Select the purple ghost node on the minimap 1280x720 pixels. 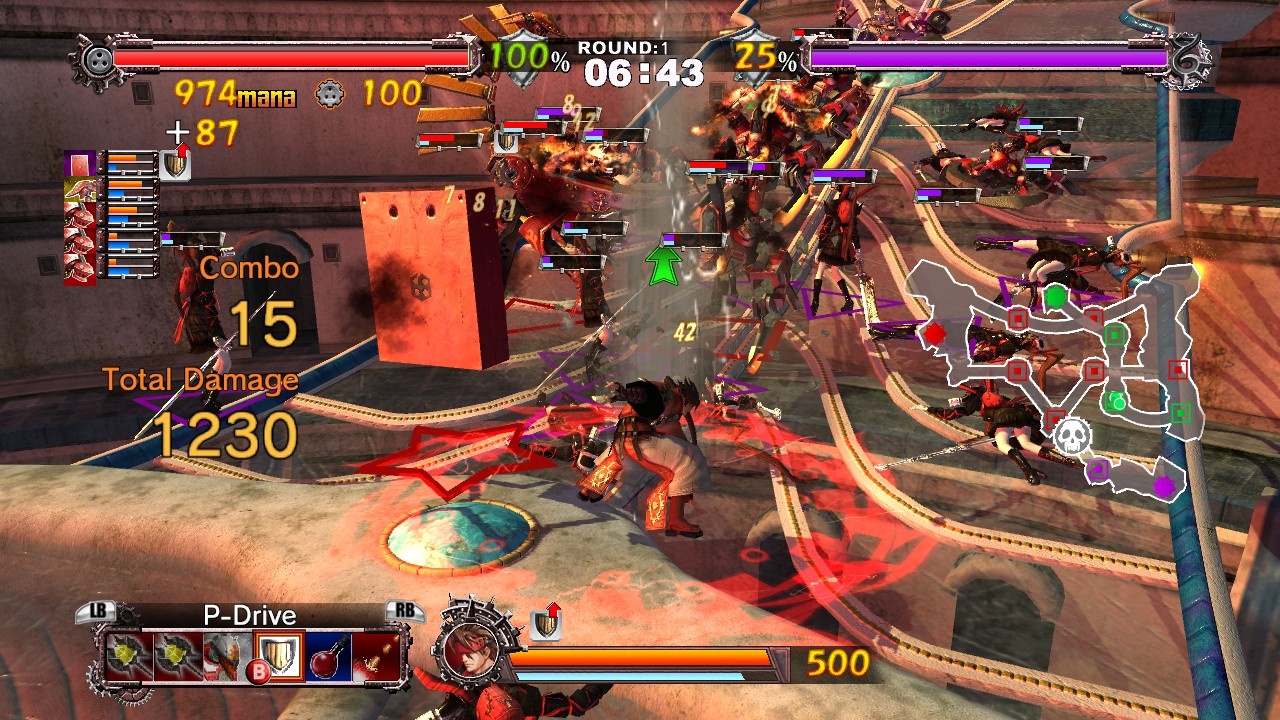tap(1164, 486)
